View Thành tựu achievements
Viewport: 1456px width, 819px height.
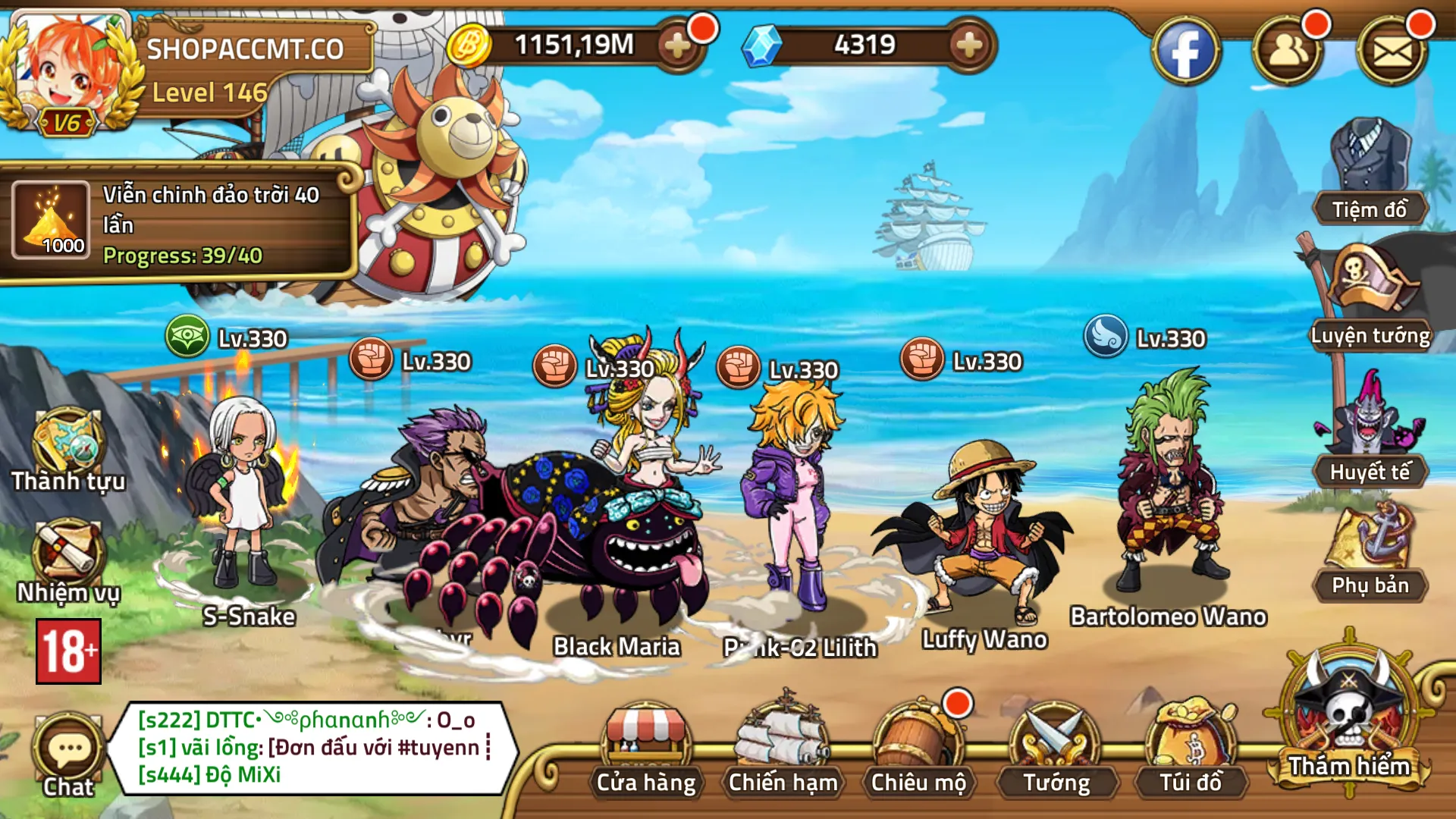tap(68, 449)
